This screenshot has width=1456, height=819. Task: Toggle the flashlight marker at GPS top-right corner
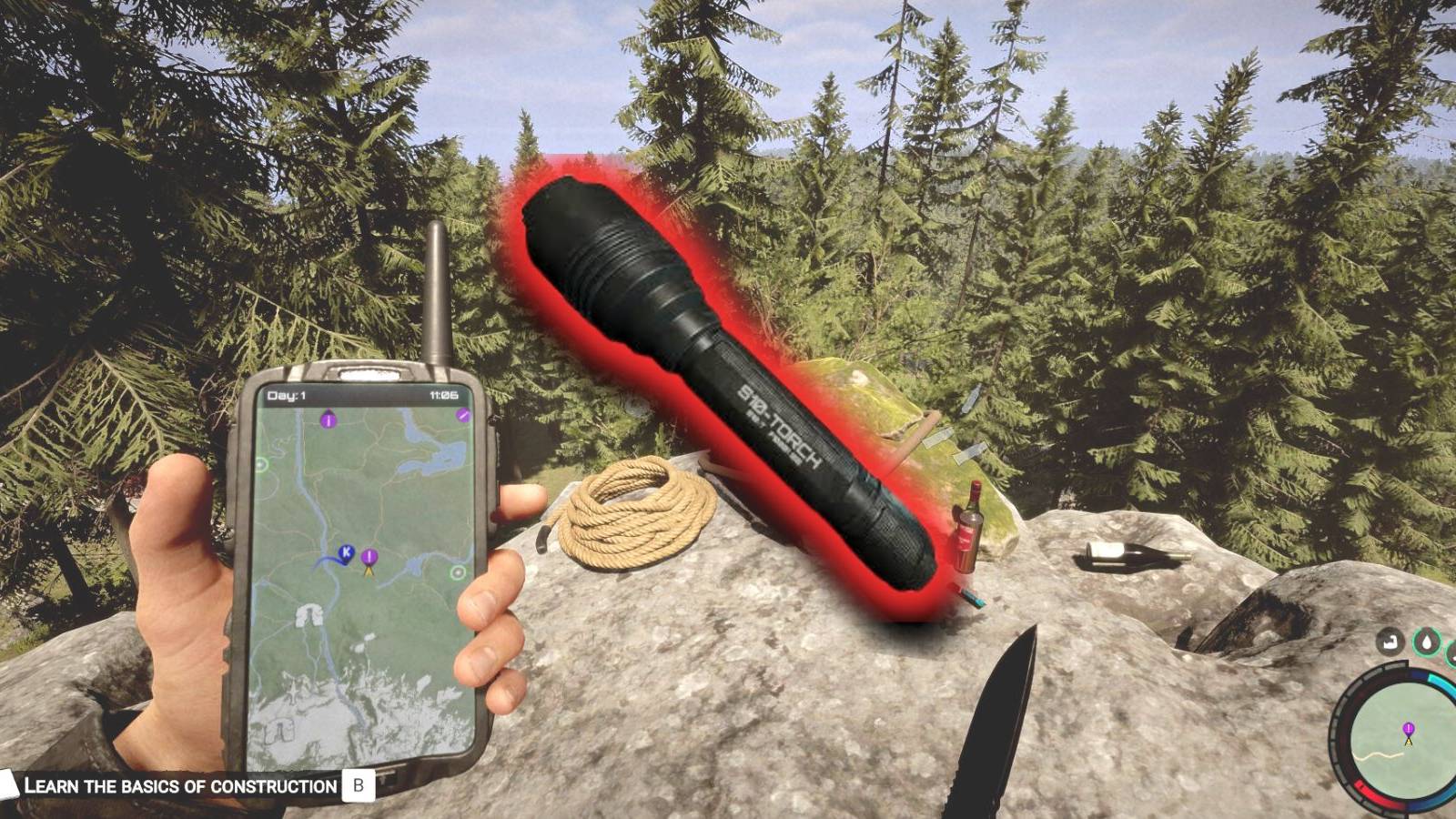pos(462,414)
